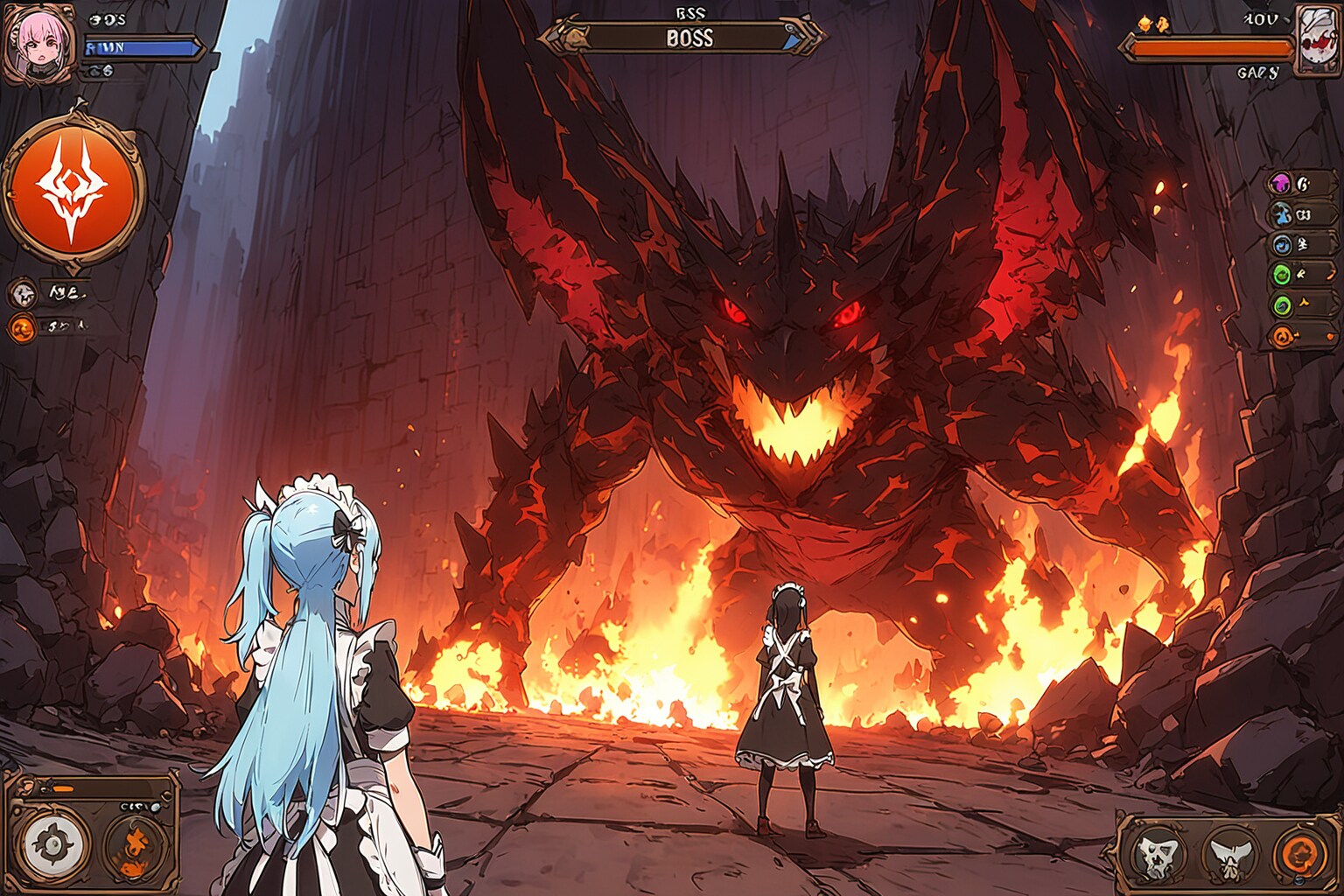Activate the large orange demon sigil ability
The image size is (1344, 896).
[x=73, y=190]
